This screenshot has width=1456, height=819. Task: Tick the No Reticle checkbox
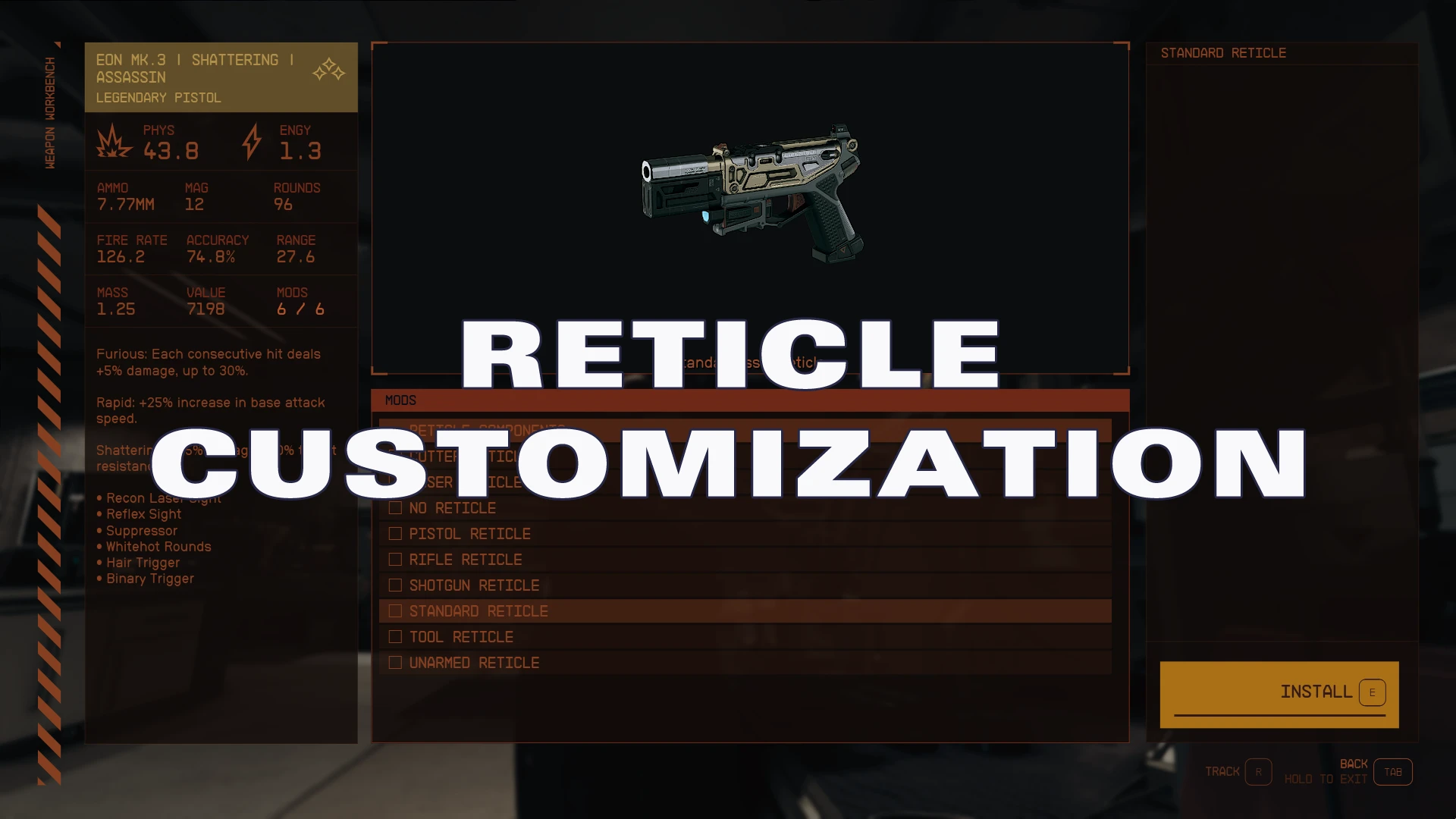395,508
